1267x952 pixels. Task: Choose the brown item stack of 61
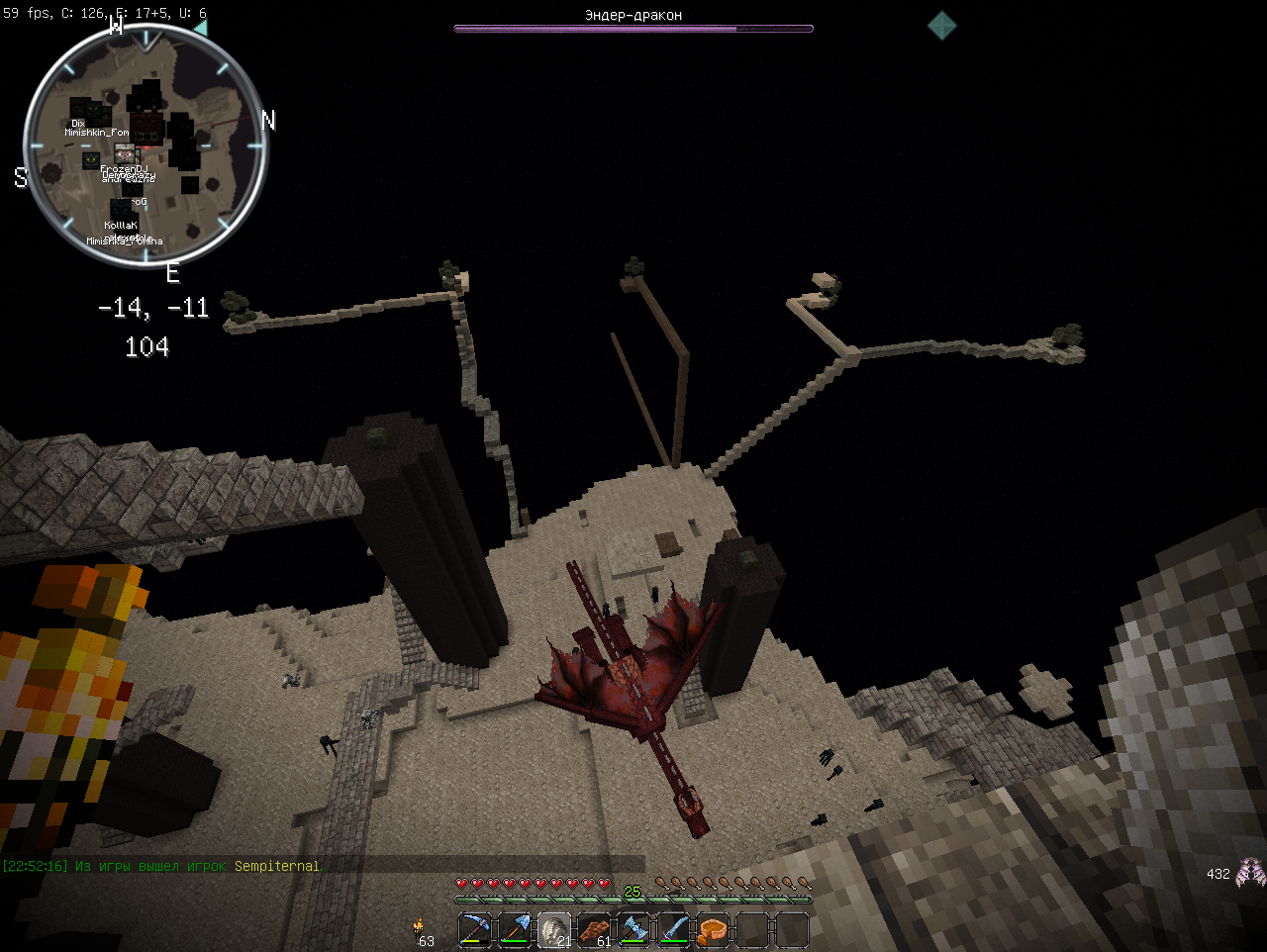click(594, 930)
